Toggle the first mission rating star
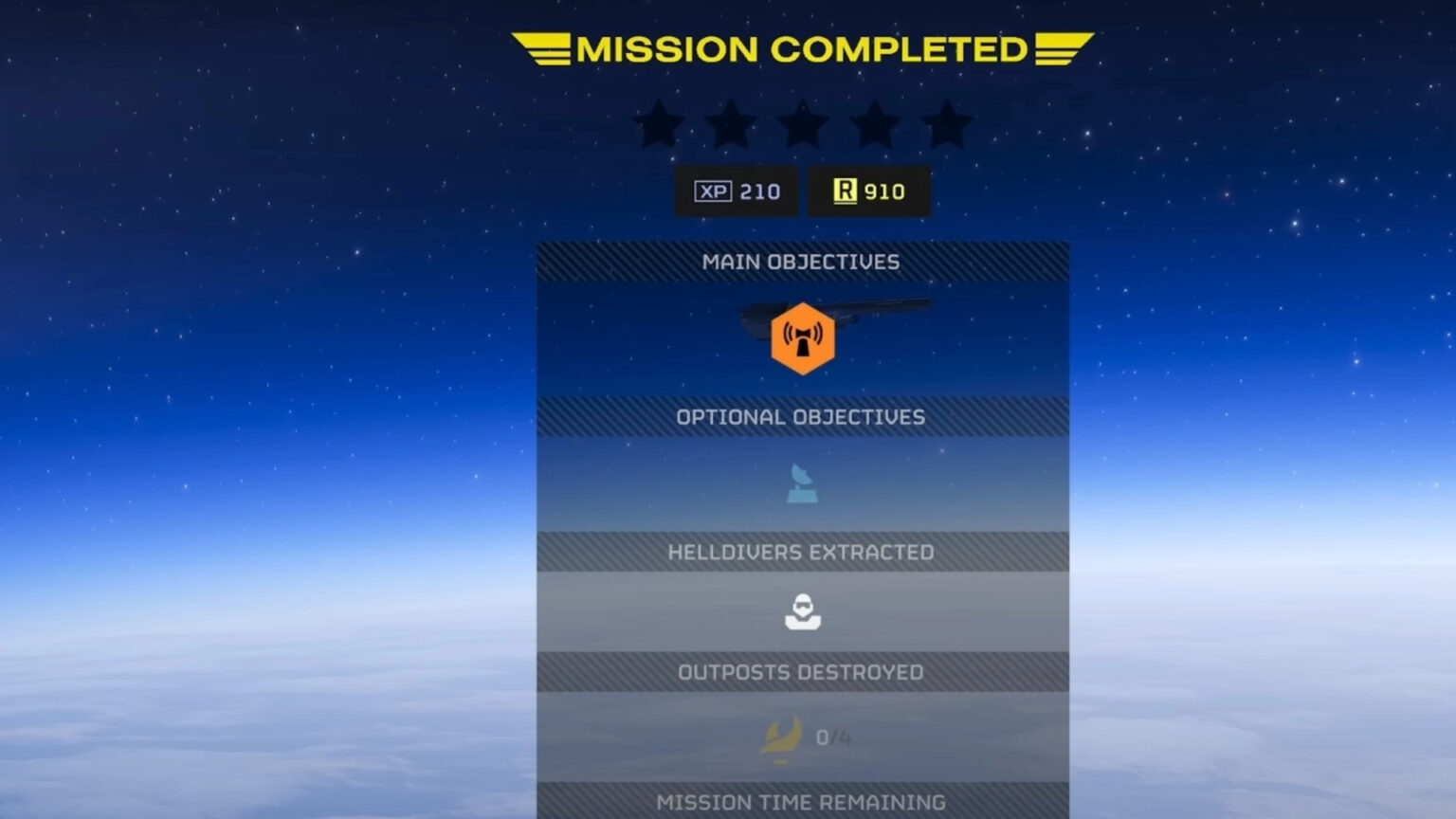 (659, 121)
